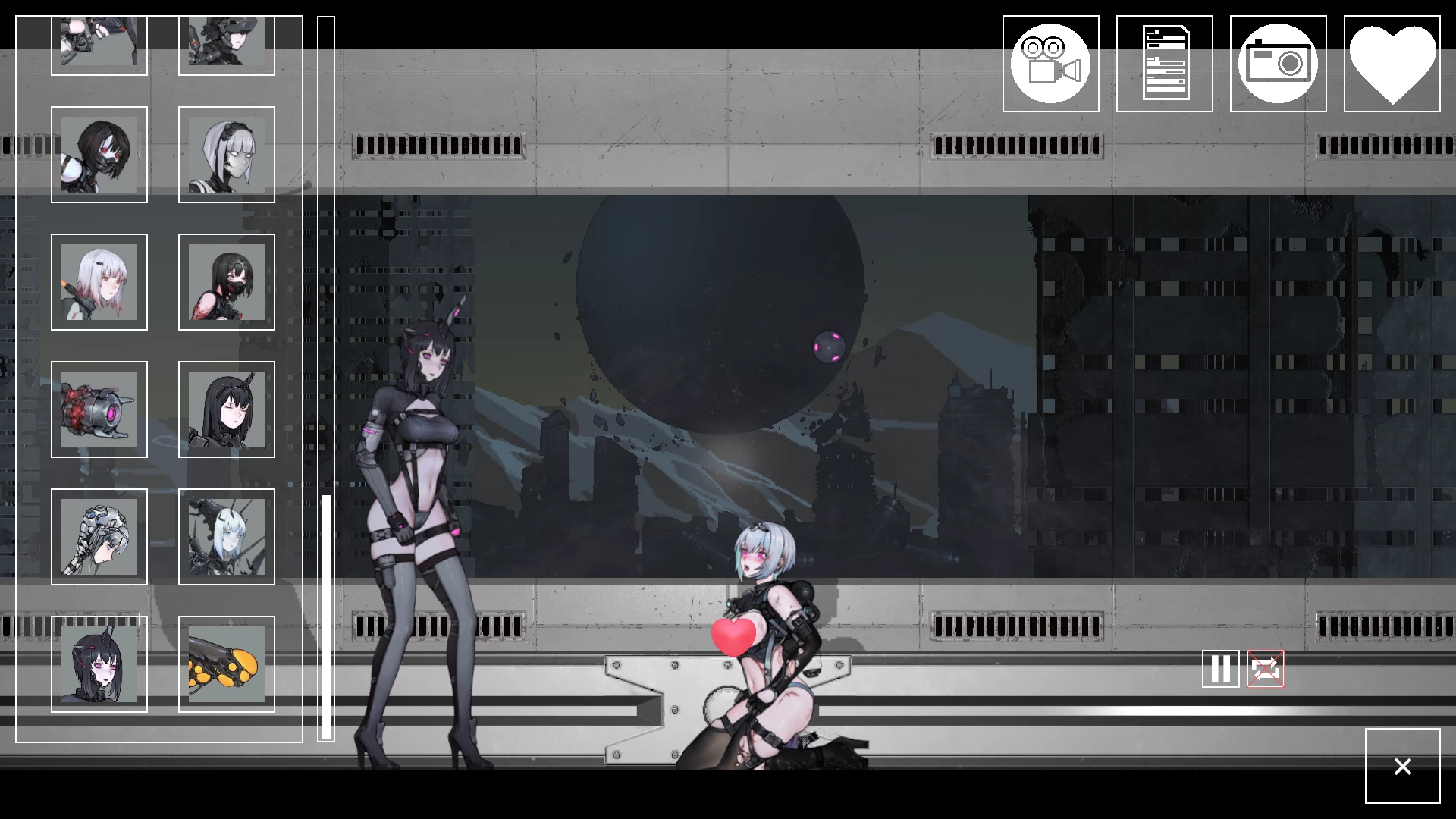Select the yellow-tipped machine thumbnail
Viewport: 1456px width, 819px height.
(227, 665)
